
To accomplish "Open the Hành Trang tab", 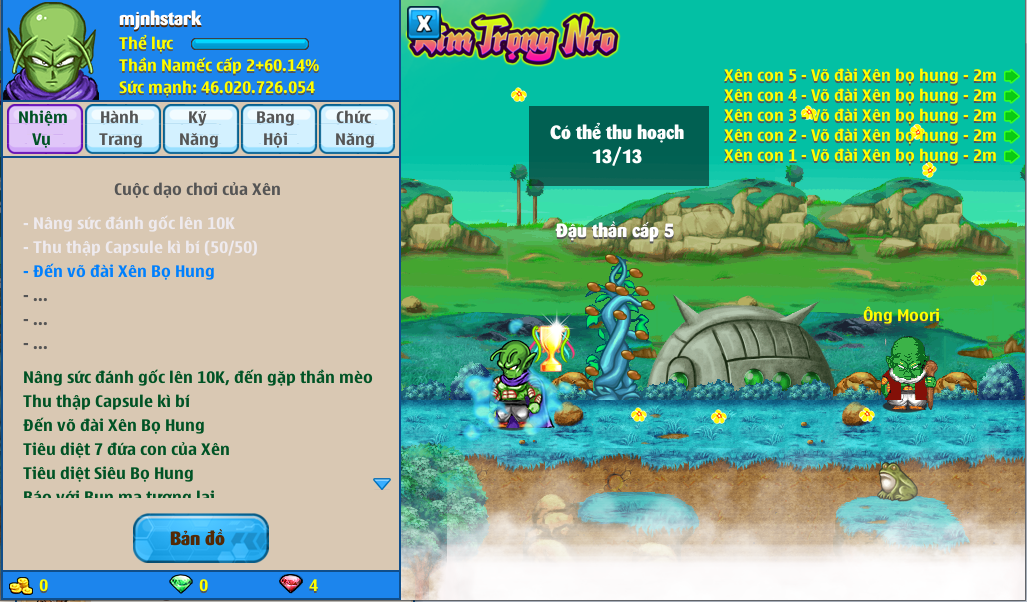I will tap(122, 129).
